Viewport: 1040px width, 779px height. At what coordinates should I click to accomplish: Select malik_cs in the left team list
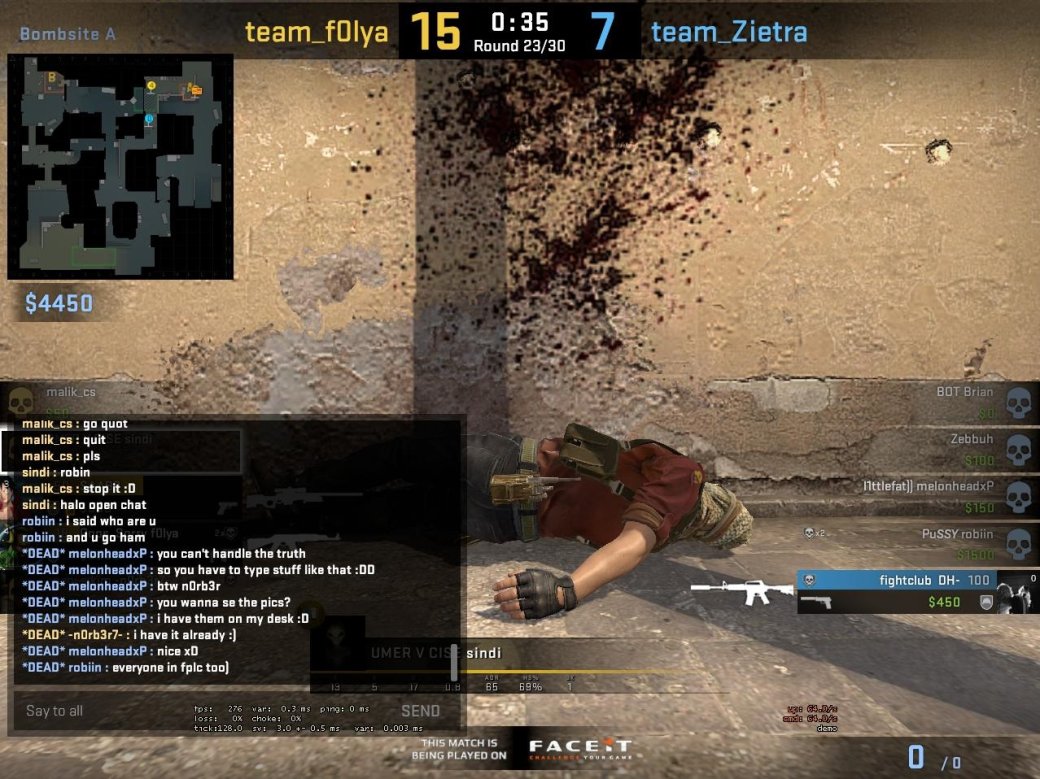72,392
